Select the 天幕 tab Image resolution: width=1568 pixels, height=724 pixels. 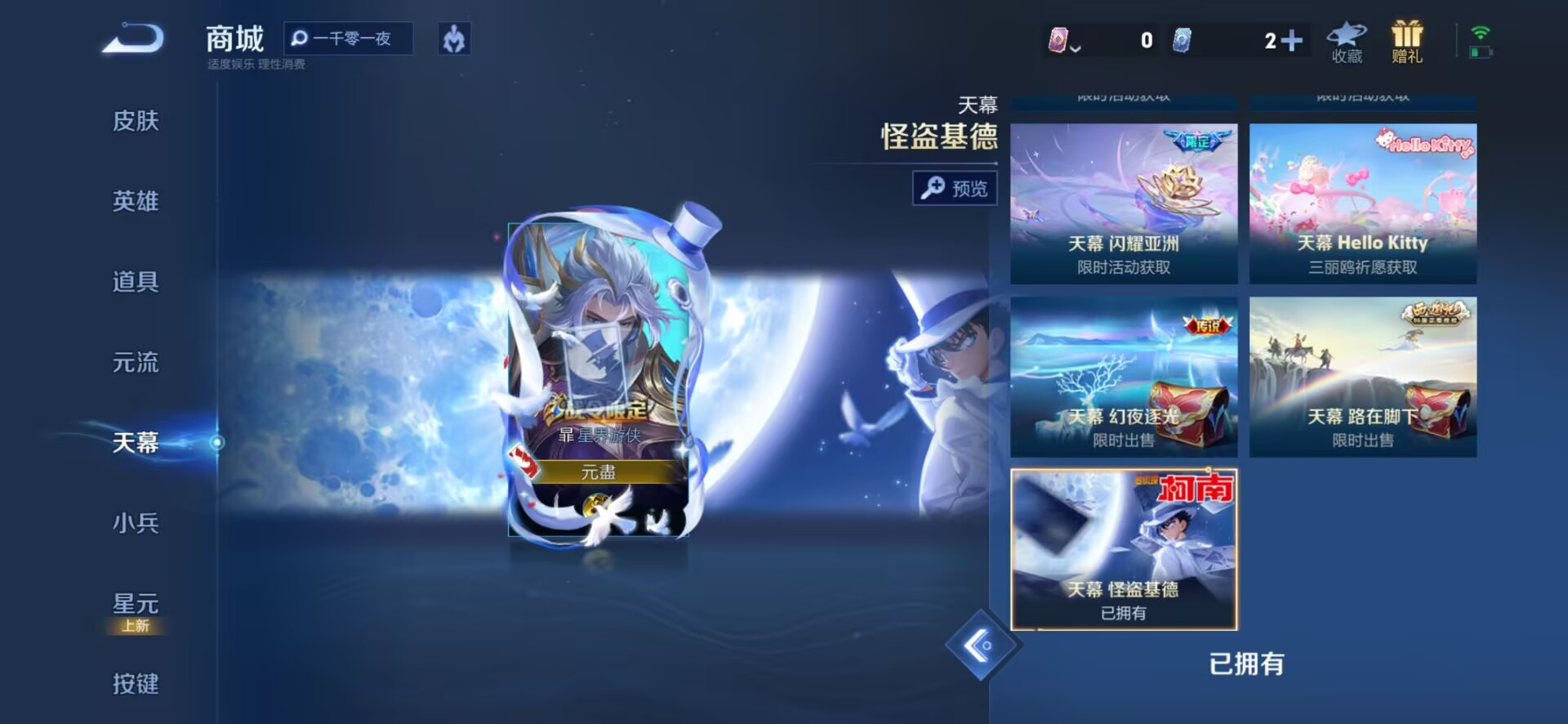click(136, 442)
